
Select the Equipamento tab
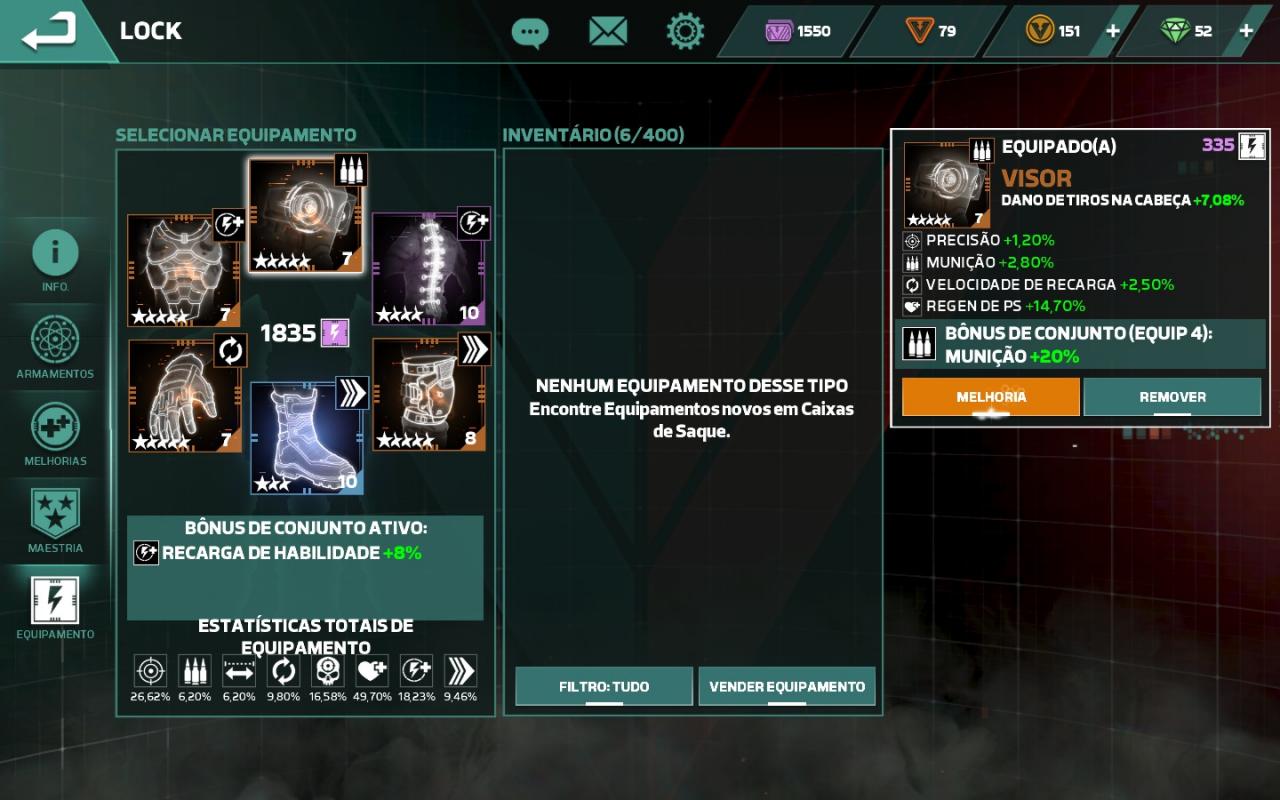click(x=55, y=607)
